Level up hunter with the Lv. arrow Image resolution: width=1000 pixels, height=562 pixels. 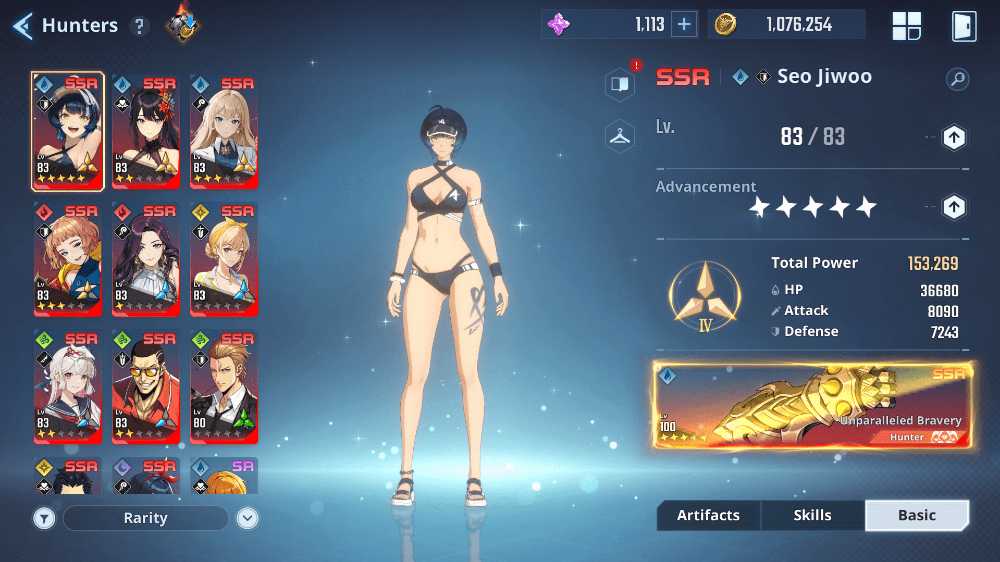pos(954,137)
